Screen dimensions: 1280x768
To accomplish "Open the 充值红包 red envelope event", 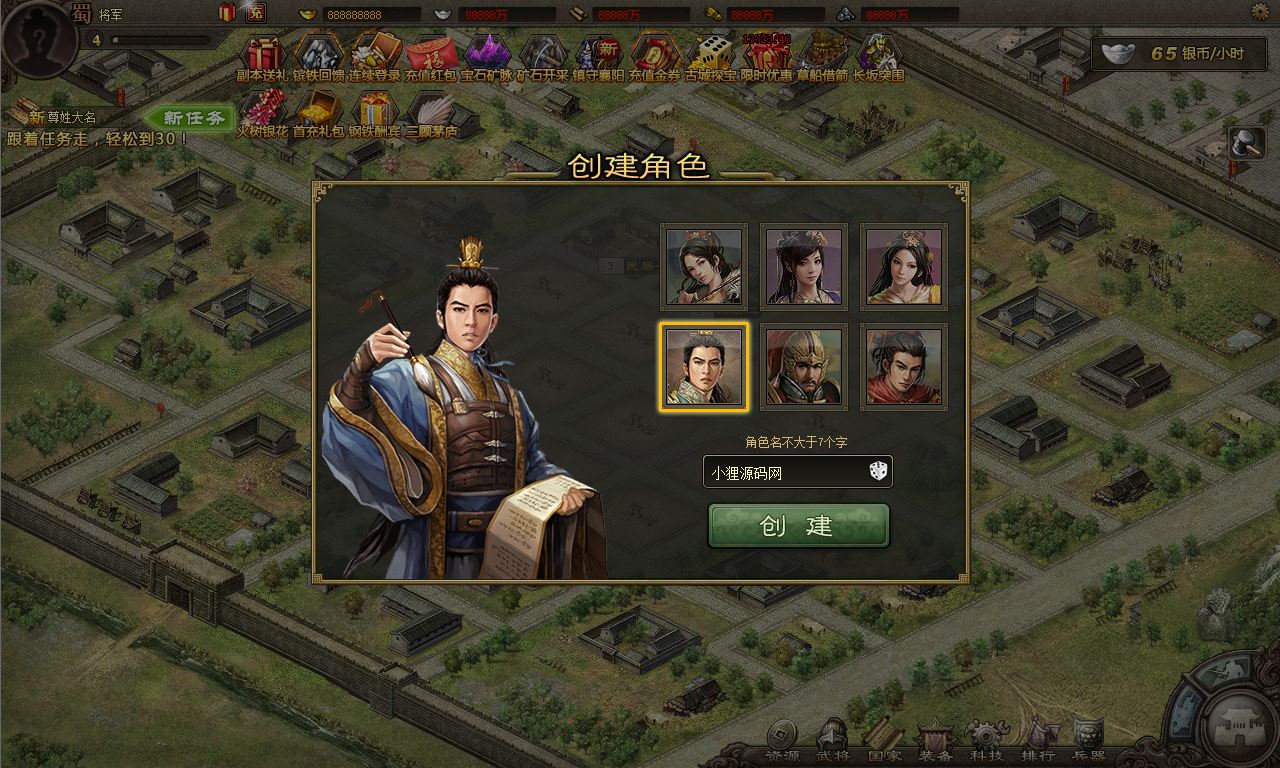I will coord(431,57).
